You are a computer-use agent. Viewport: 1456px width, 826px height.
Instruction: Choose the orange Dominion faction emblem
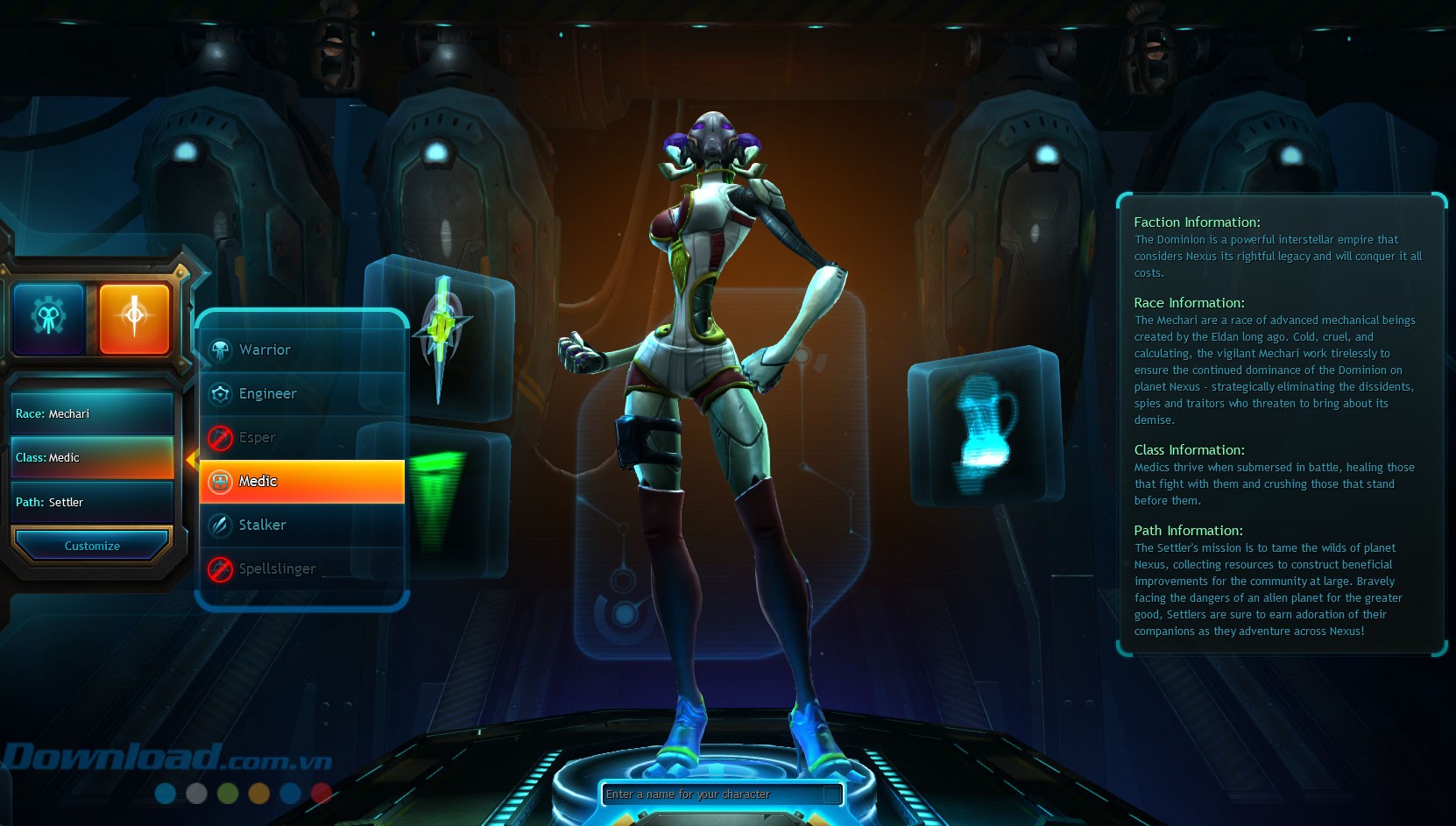pos(134,318)
